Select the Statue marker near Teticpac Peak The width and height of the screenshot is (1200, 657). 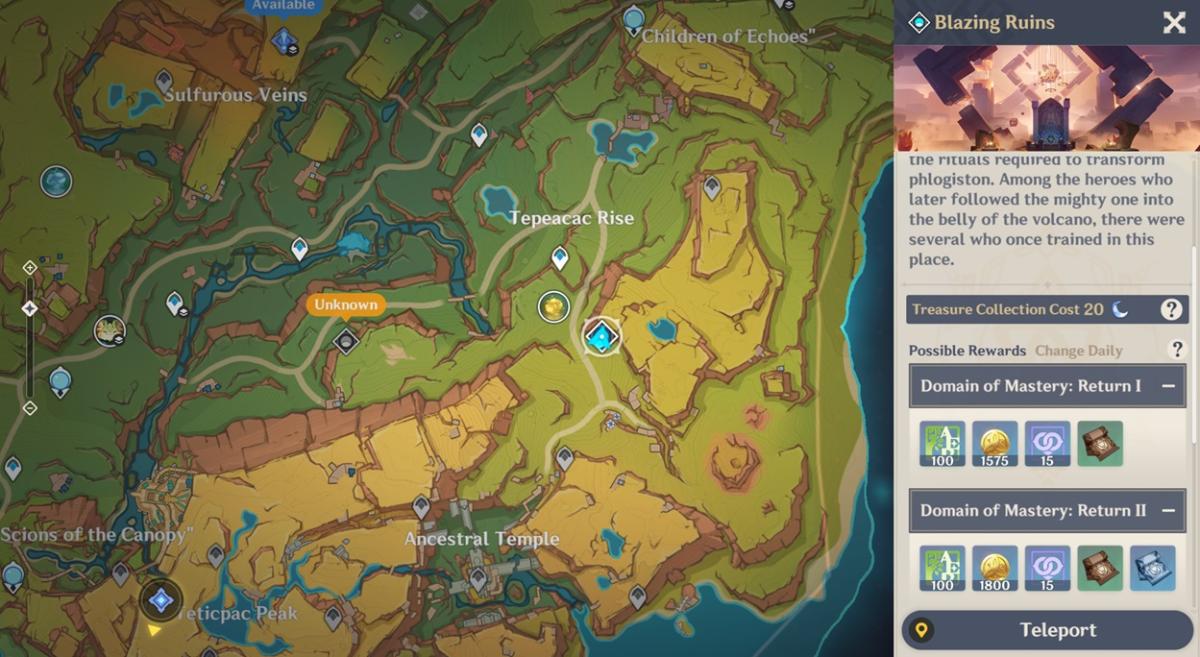[x=160, y=601]
